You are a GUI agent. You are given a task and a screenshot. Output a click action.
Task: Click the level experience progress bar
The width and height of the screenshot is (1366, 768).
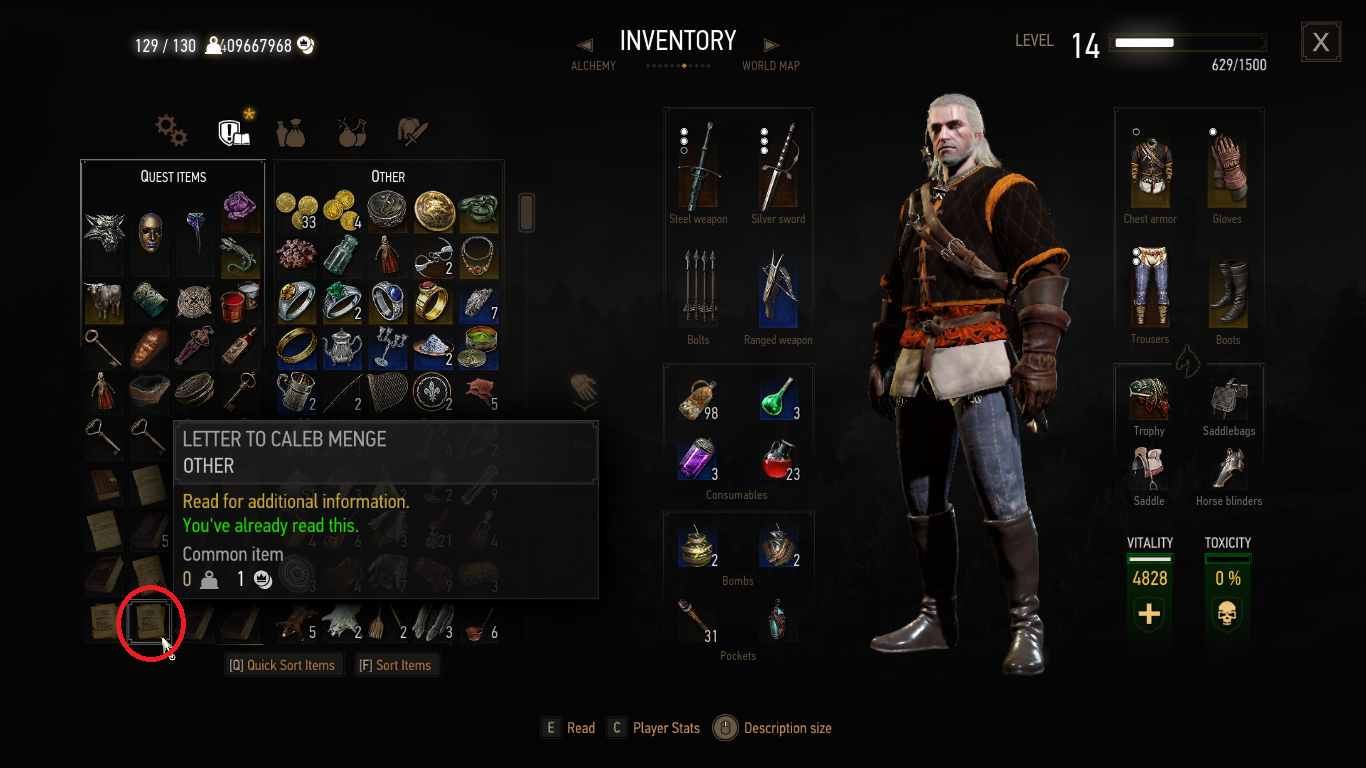[1186, 42]
